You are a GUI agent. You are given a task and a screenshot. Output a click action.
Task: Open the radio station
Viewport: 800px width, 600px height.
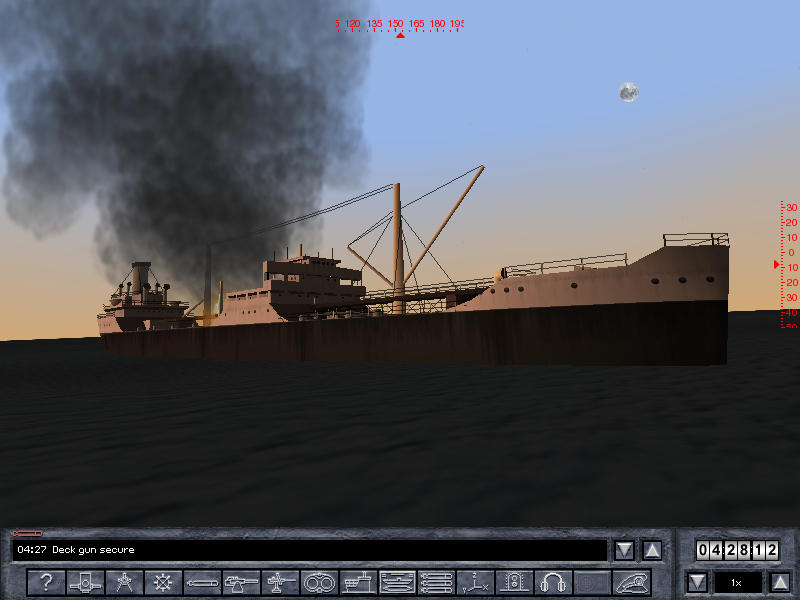(x=514, y=582)
